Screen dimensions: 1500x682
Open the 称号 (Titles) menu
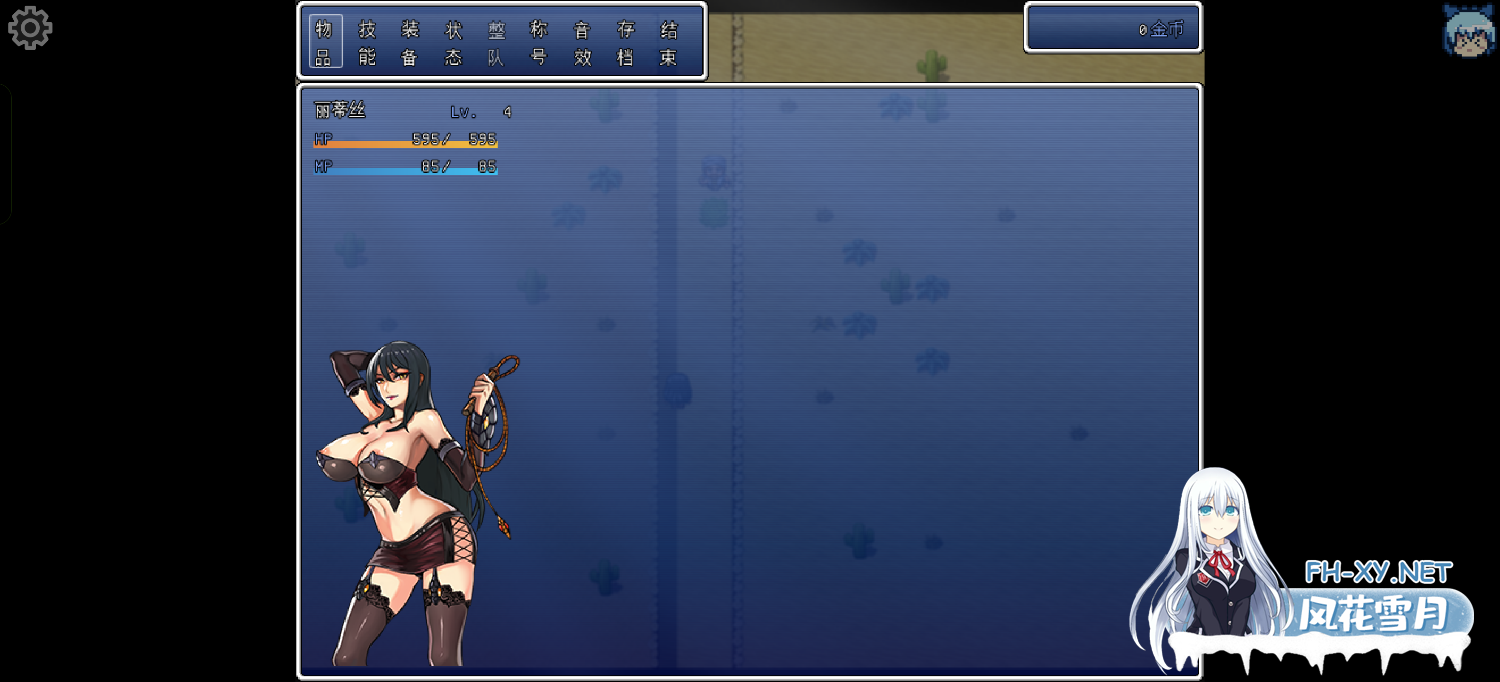[539, 43]
